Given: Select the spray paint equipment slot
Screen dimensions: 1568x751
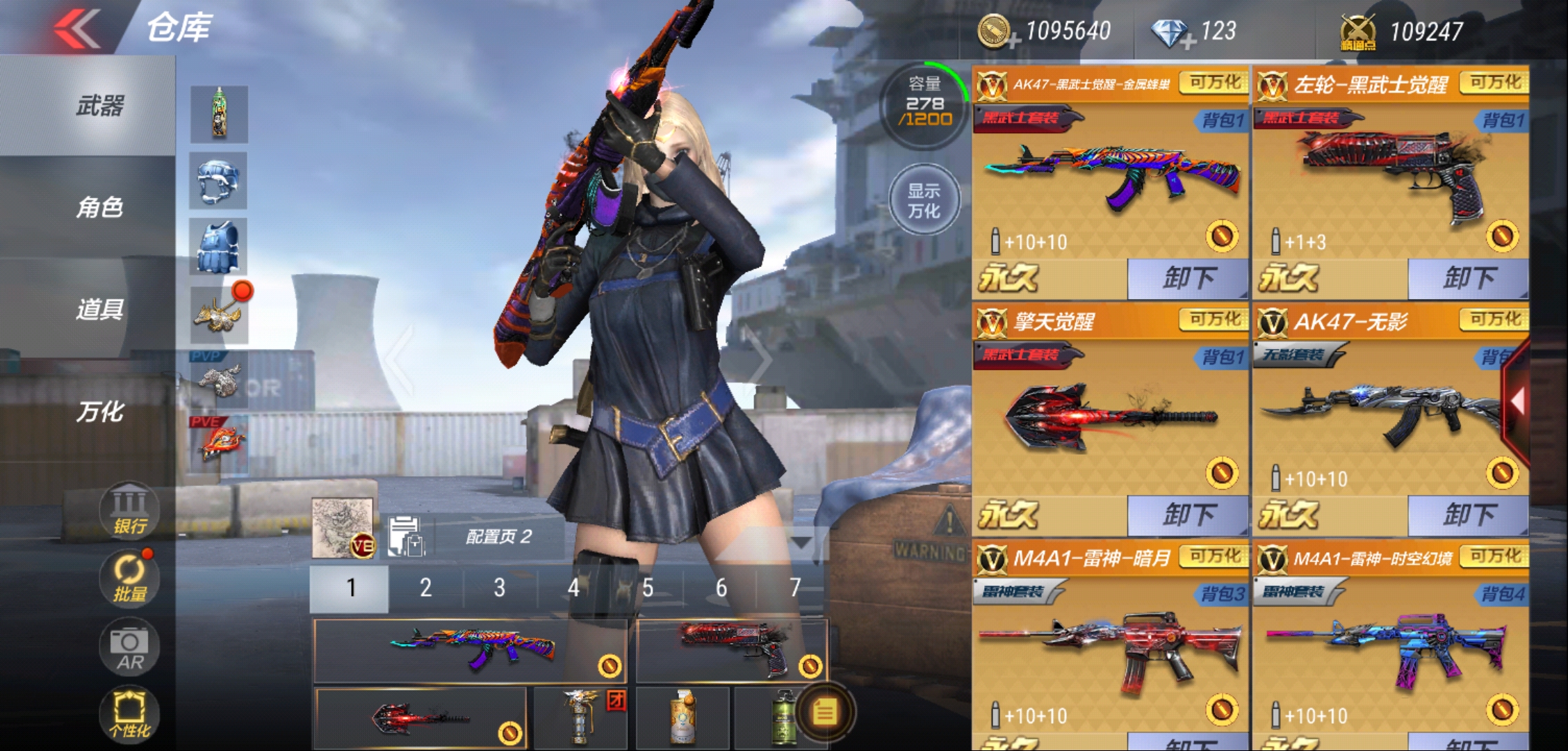Looking at the screenshot, I should [x=220, y=115].
